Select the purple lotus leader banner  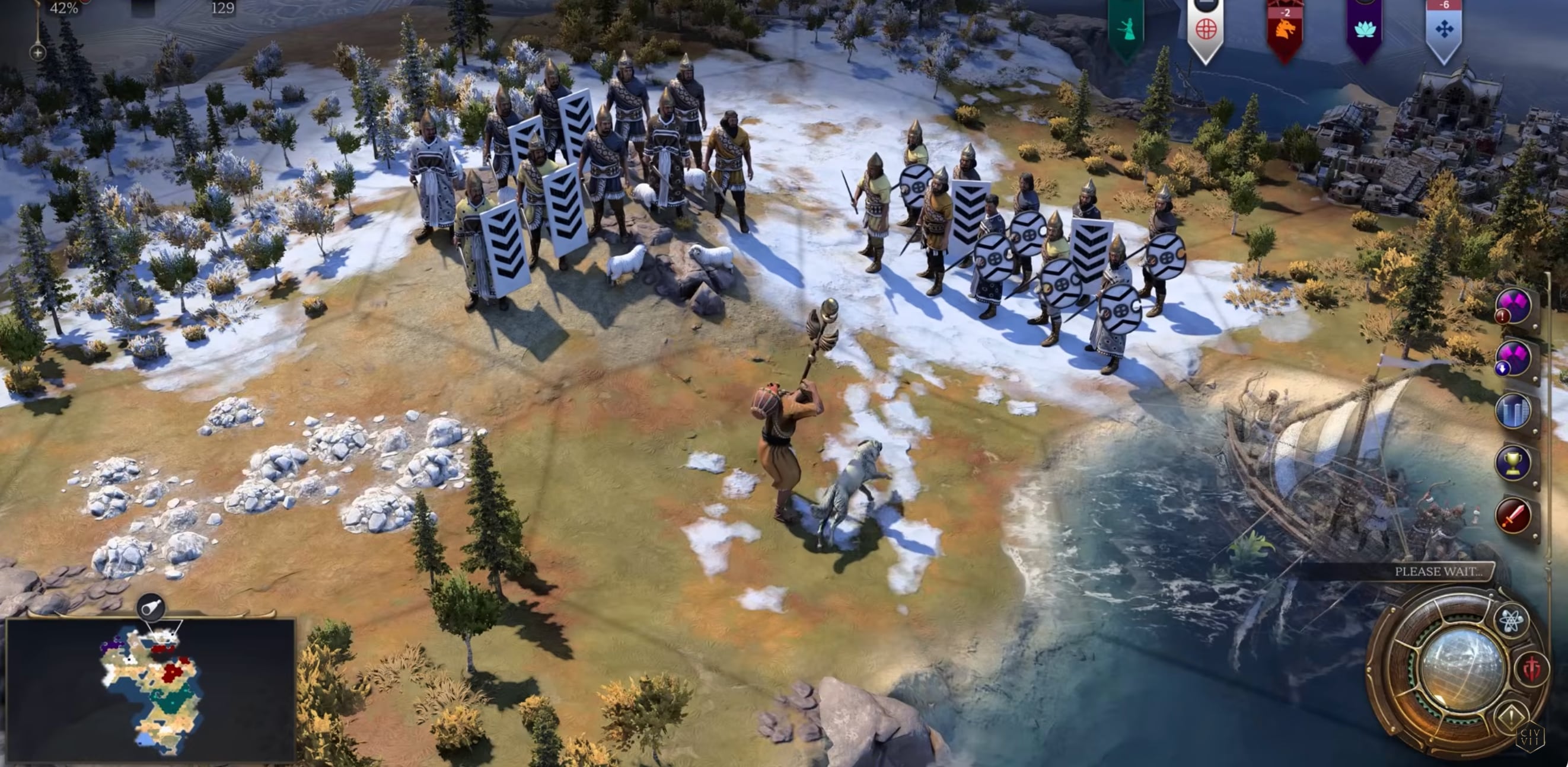point(1364,28)
